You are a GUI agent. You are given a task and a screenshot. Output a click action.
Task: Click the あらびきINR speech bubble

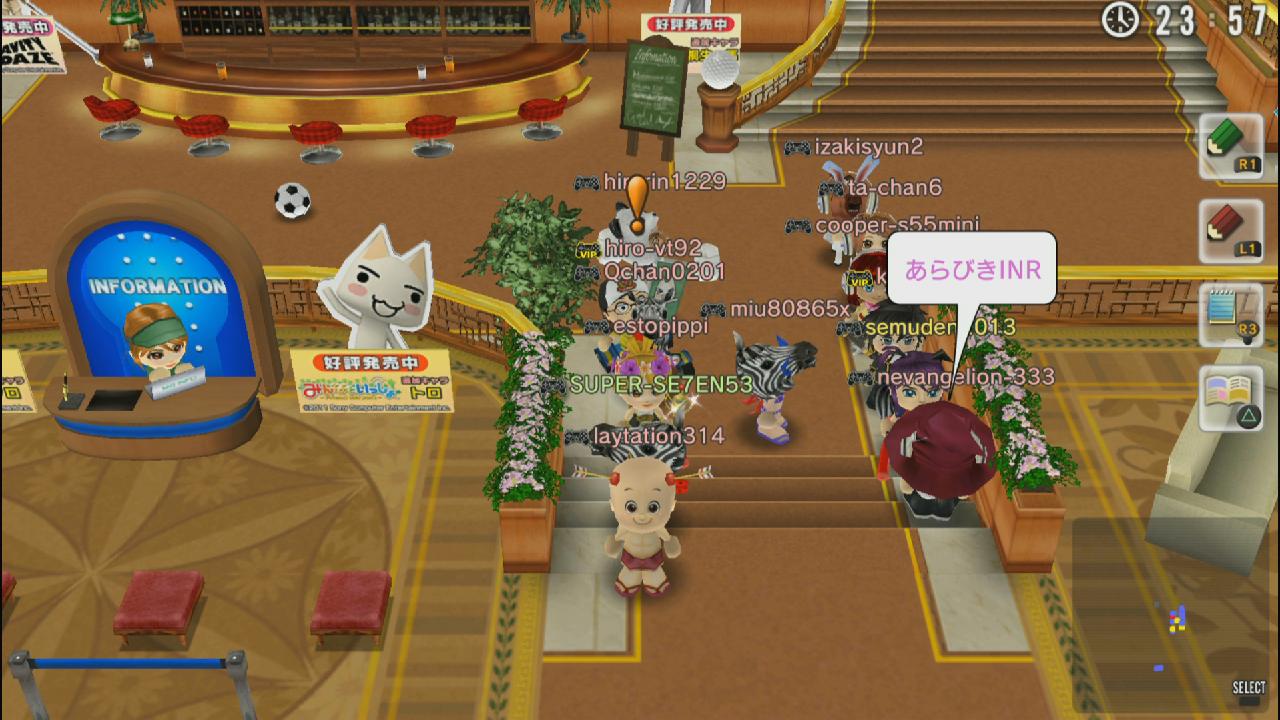972,269
